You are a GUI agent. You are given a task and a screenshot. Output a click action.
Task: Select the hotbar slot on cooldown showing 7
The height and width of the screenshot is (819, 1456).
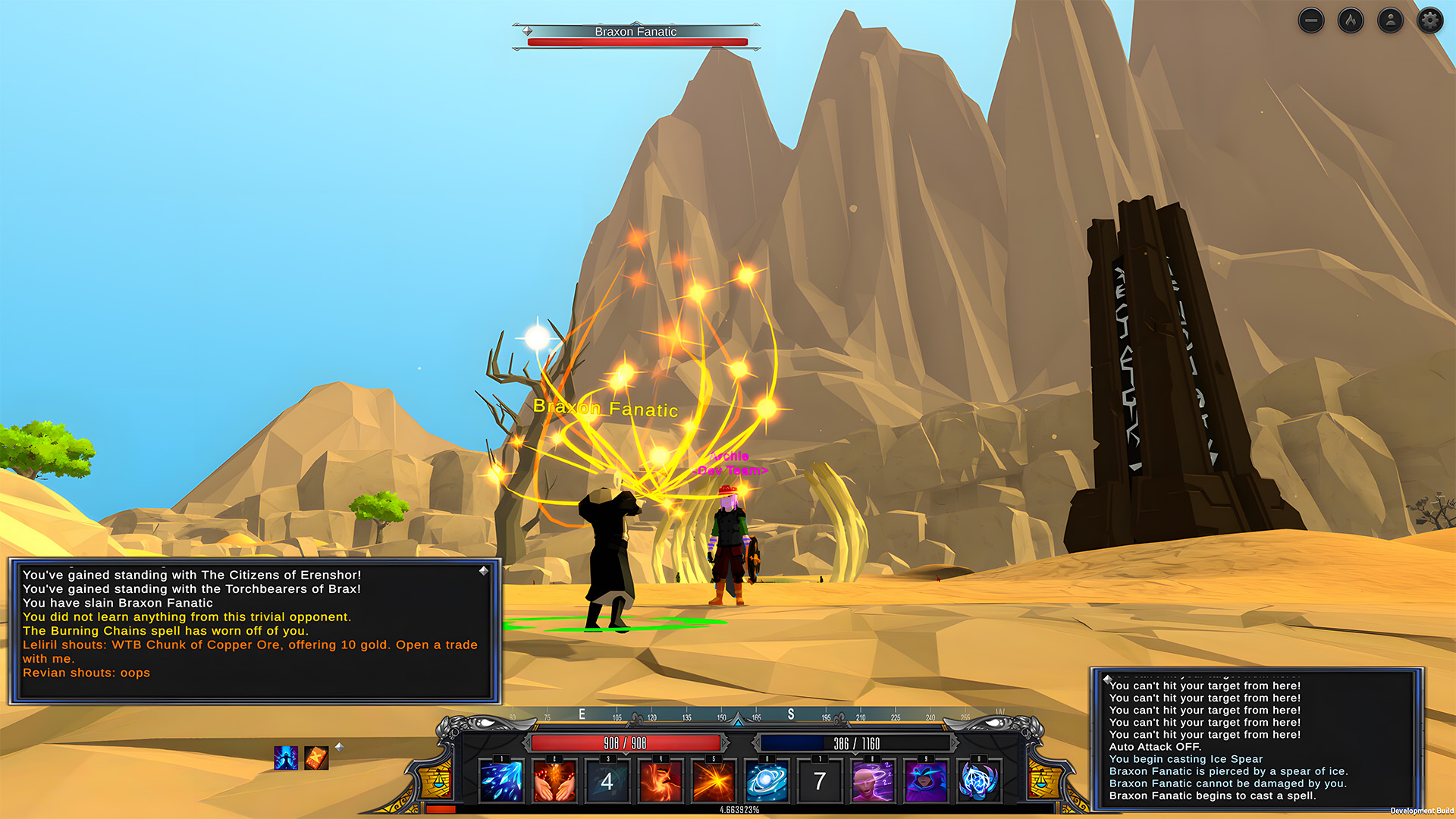pos(820,781)
